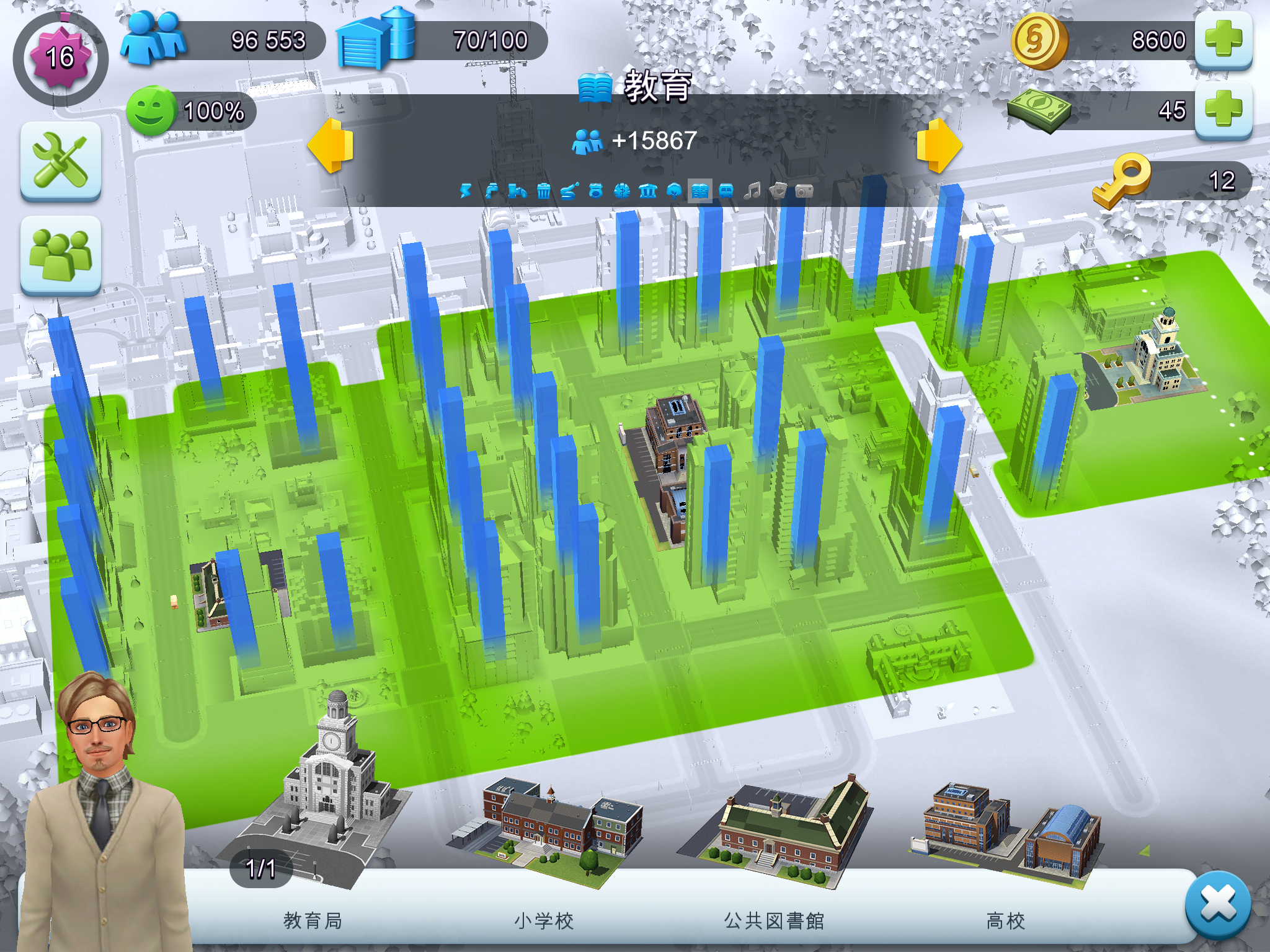Switch to the lightning bolt power category
The width and height of the screenshot is (1270, 952).
point(466,191)
